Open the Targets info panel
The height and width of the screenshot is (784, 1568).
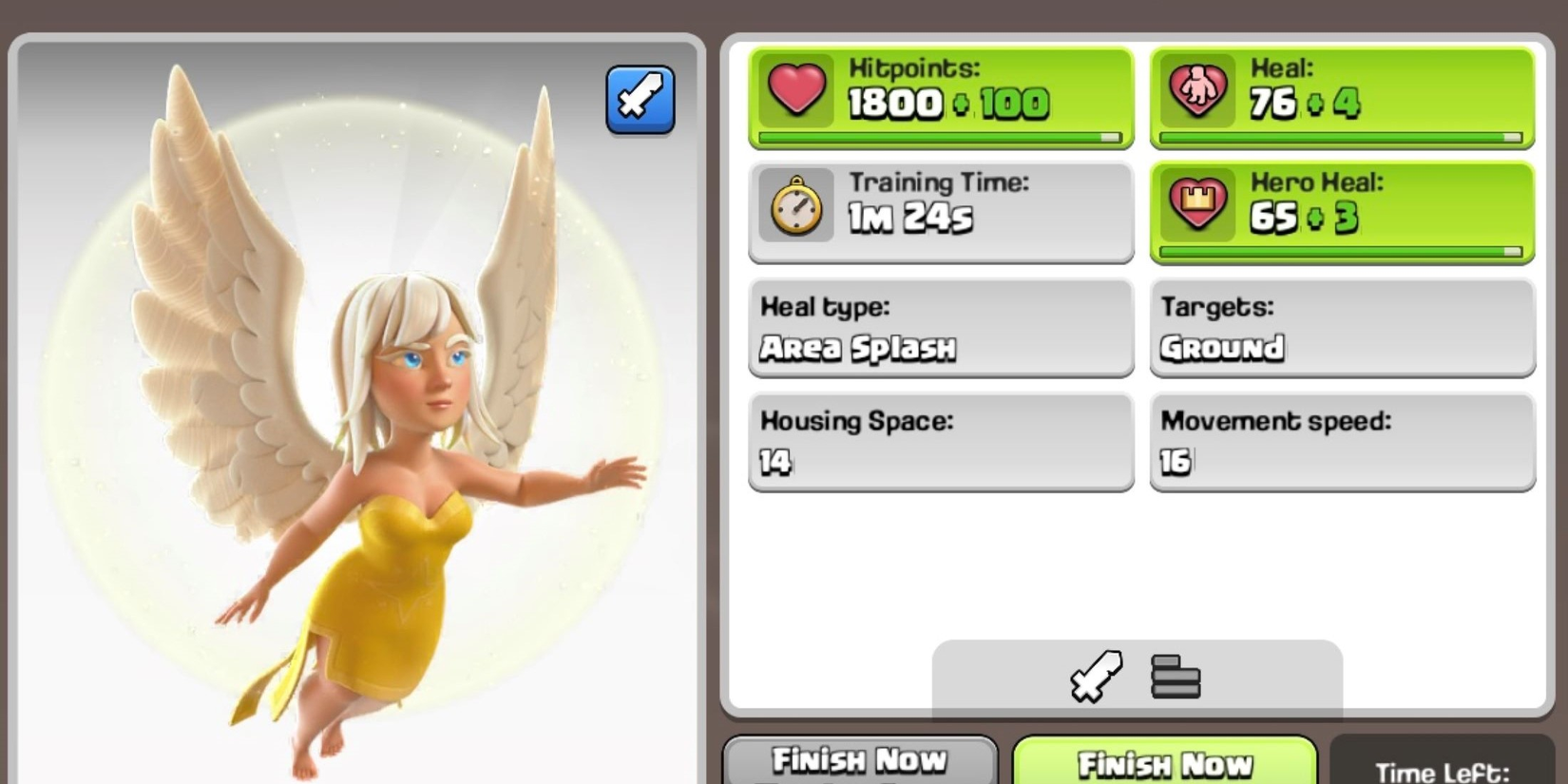pos(1340,328)
